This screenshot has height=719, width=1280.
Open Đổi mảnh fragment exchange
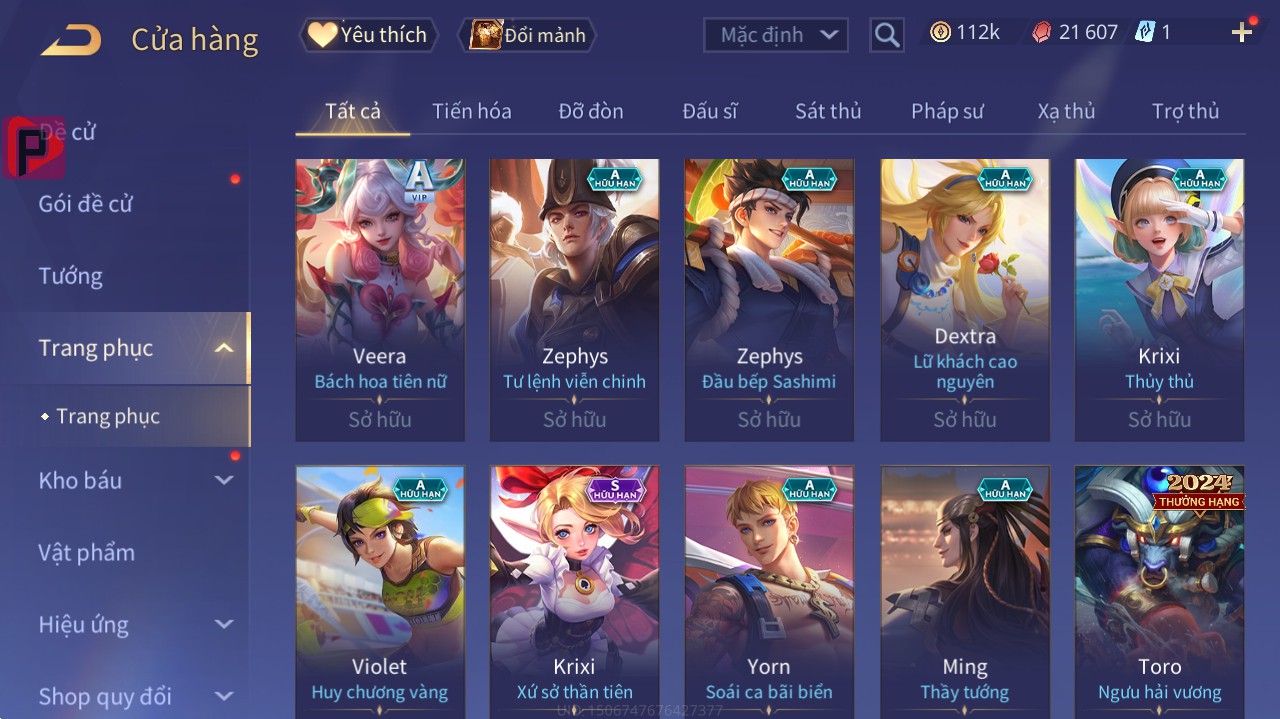[527, 35]
